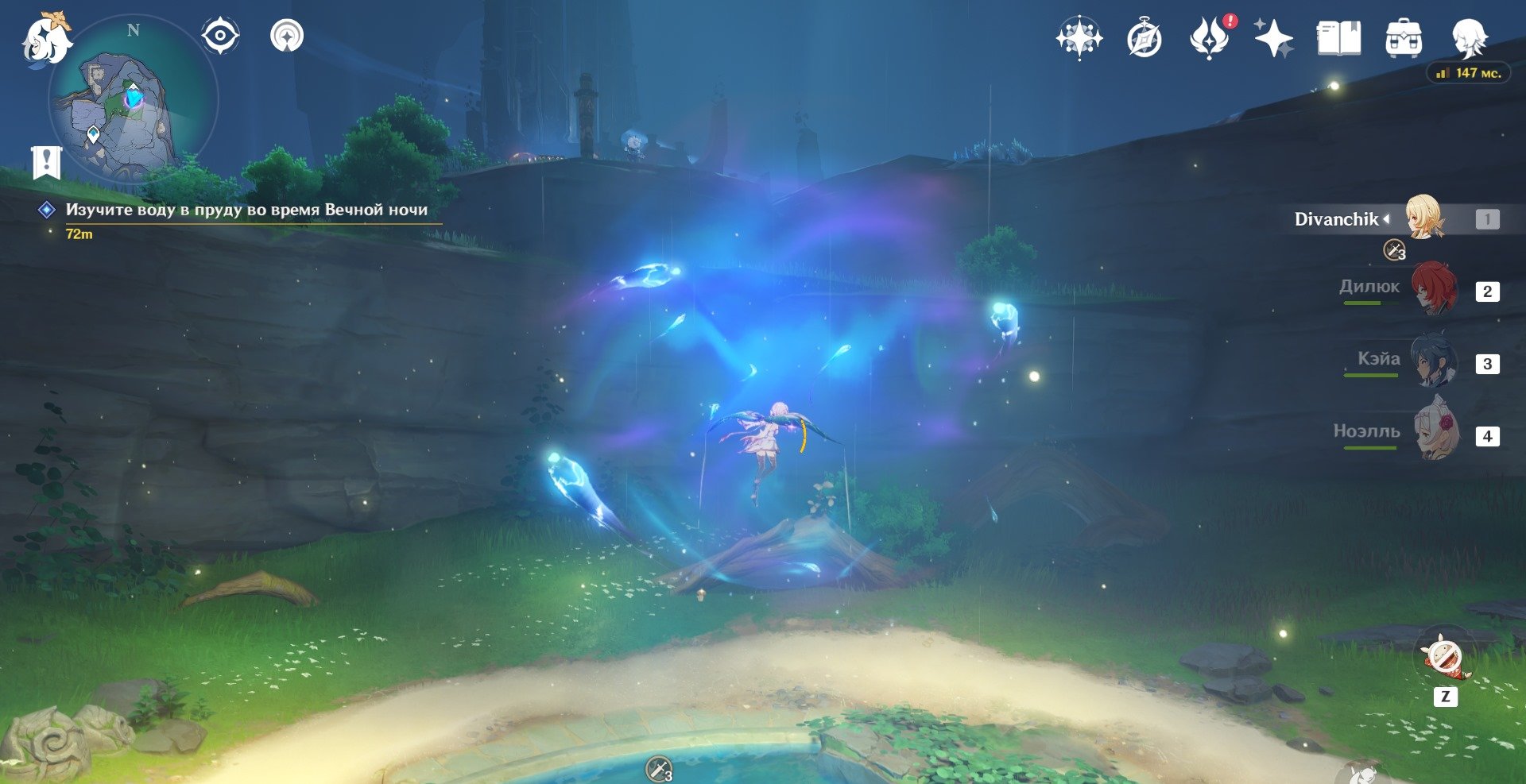Open the backpack inventory
The width and height of the screenshot is (1526, 784).
point(1404,38)
